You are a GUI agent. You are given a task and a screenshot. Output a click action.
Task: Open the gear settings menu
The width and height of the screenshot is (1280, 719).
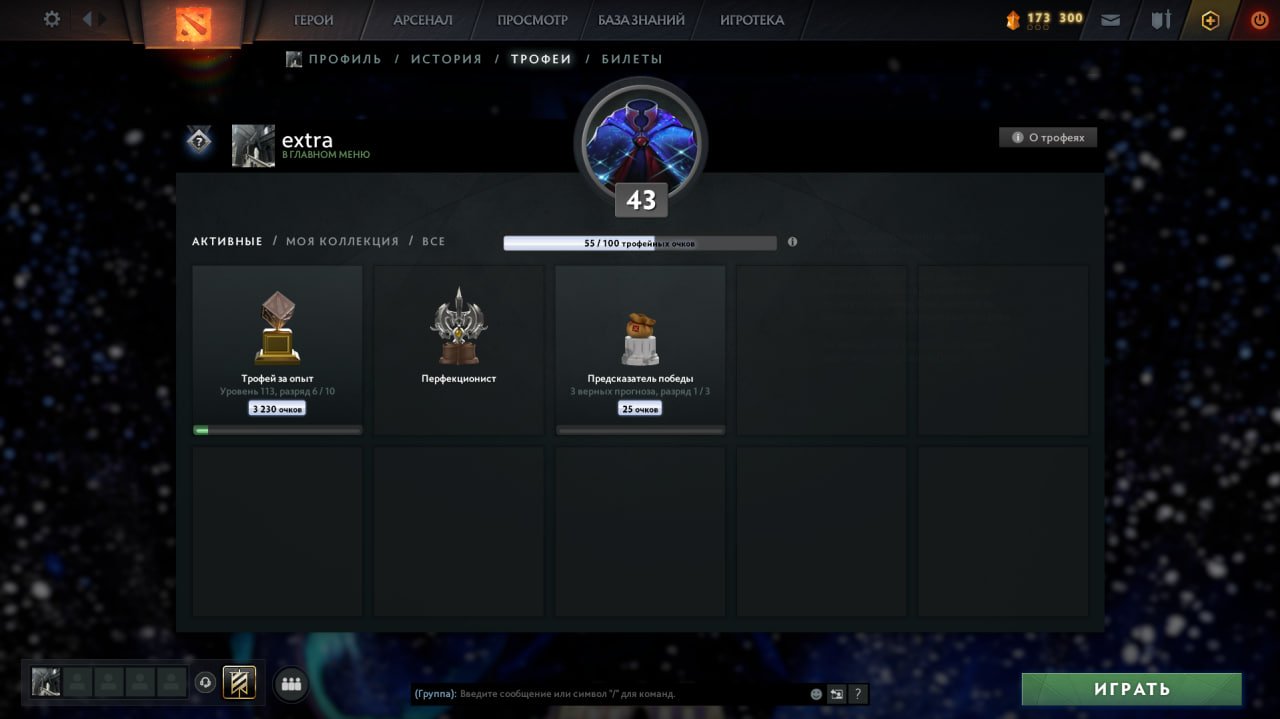[52, 19]
